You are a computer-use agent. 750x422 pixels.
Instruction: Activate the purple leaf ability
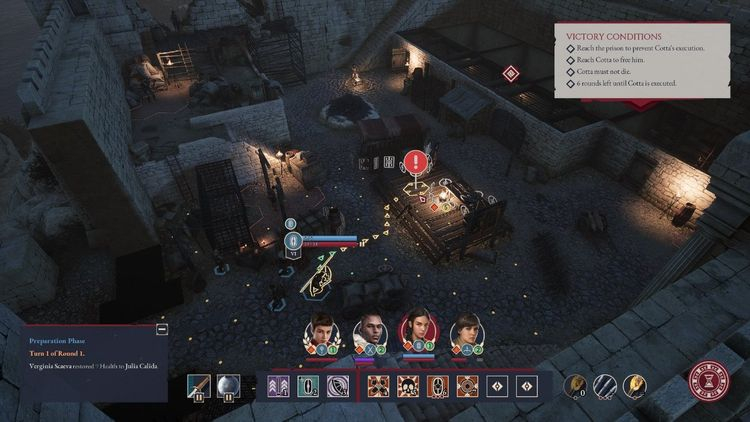point(336,386)
